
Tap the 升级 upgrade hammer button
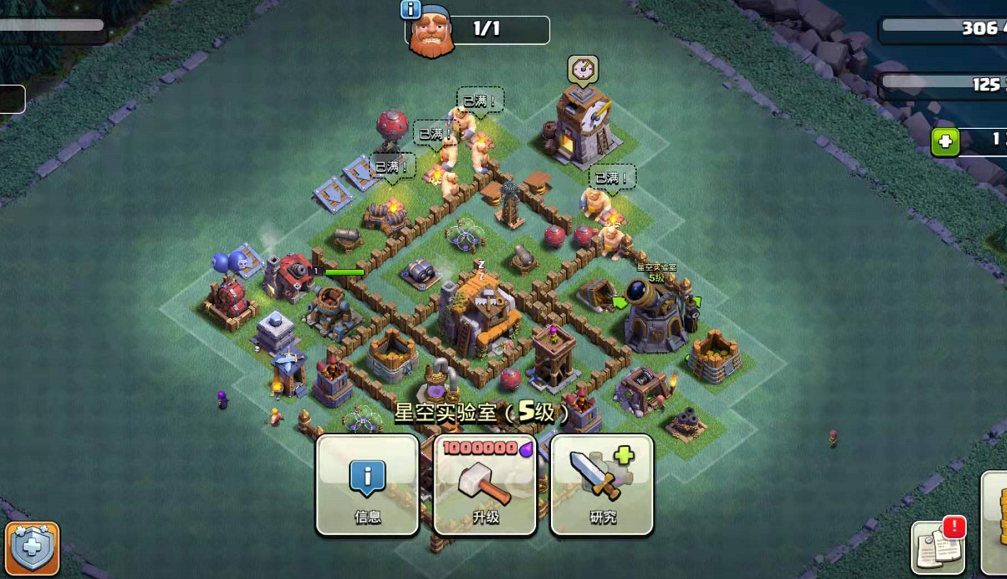[485, 484]
